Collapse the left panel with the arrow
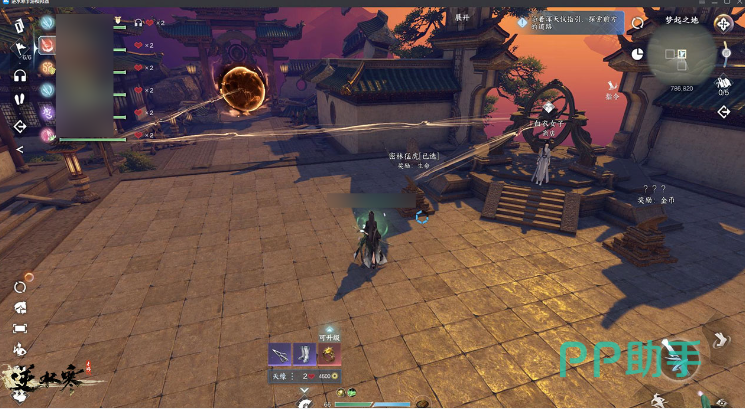745x409 pixels. pos(20,149)
